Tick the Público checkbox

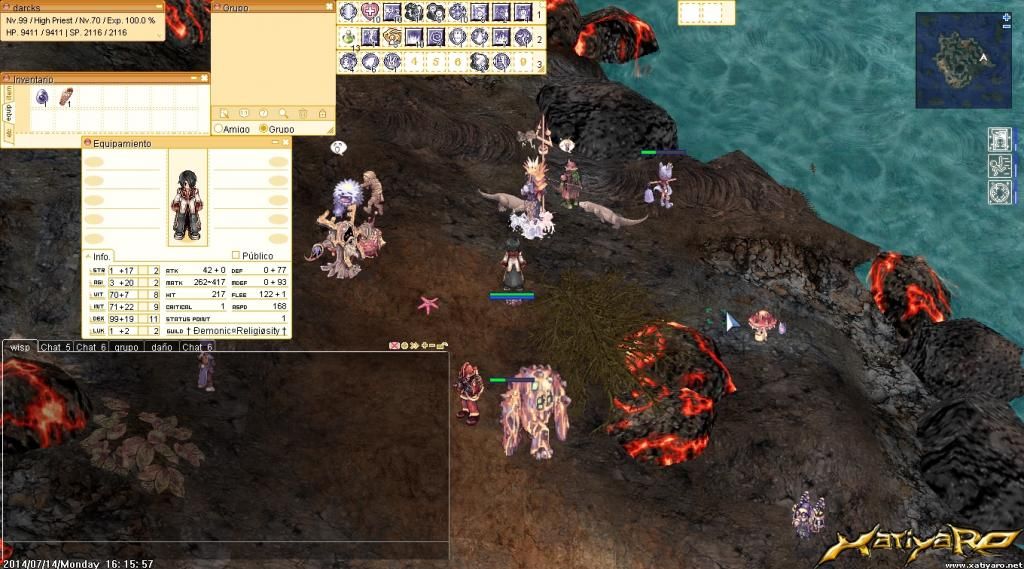(x=237, y=256)
